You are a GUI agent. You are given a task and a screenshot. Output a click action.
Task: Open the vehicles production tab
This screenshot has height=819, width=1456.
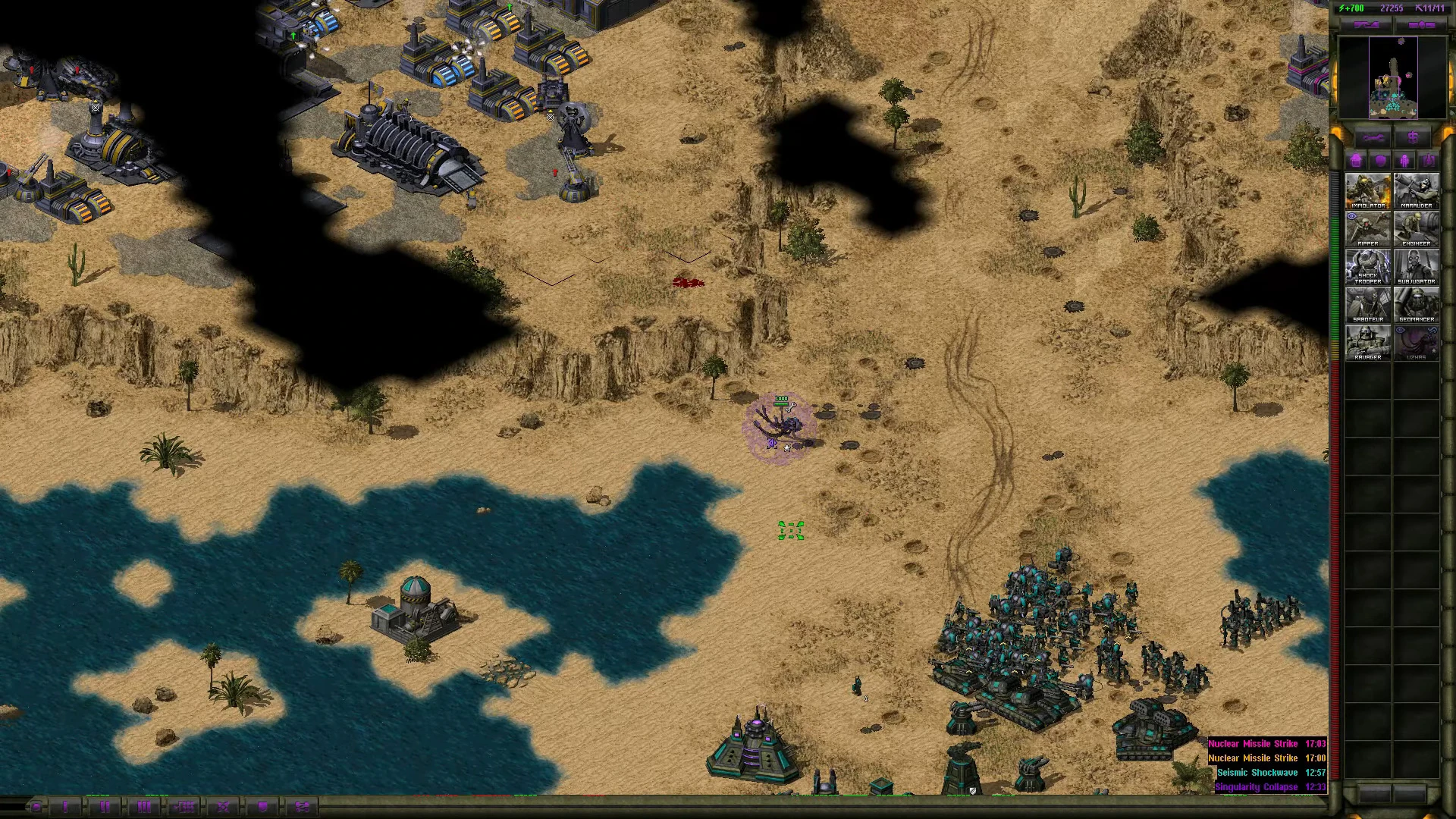tap(1429, 161)
